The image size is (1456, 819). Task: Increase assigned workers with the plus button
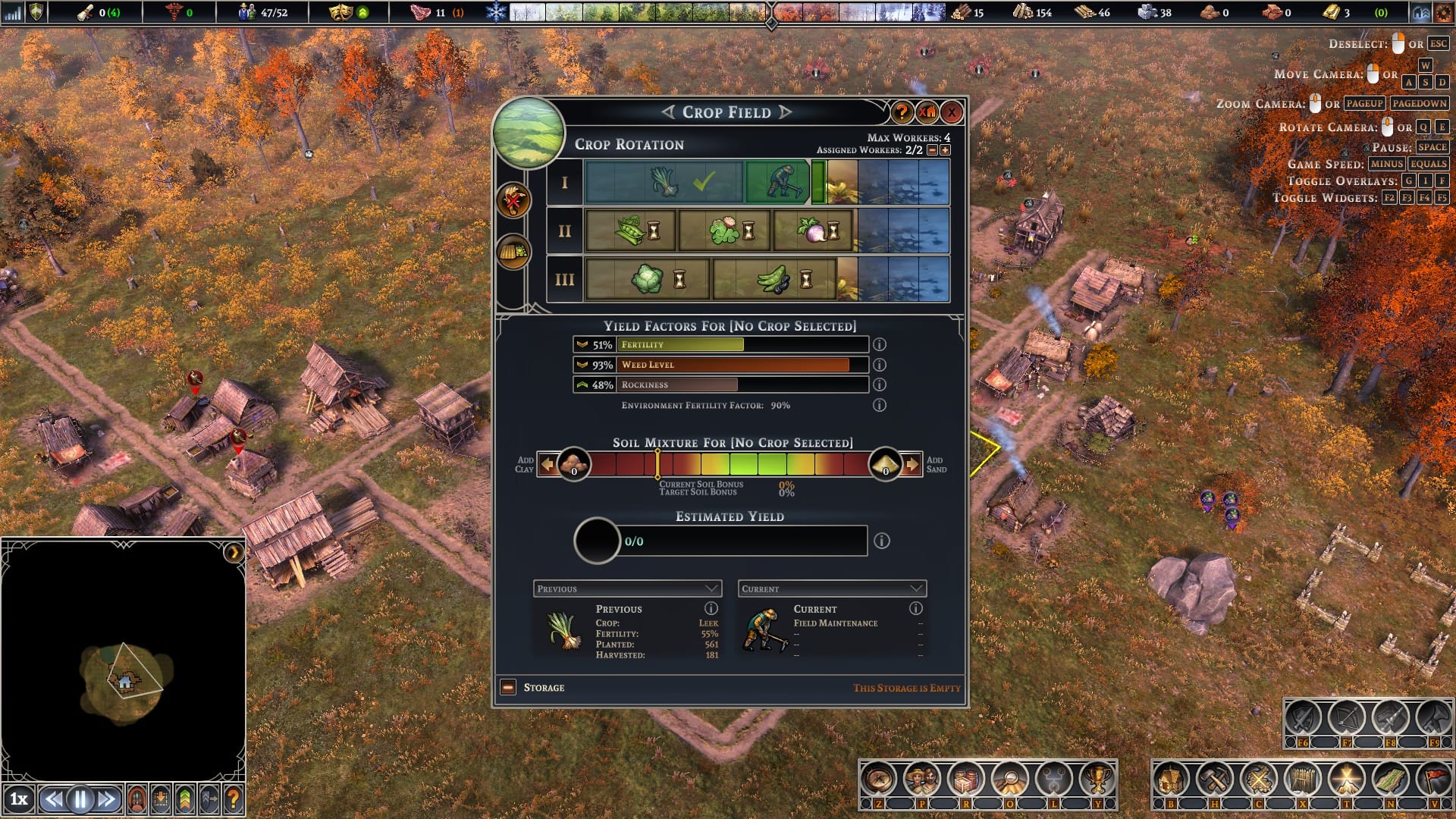coord(945,150)
